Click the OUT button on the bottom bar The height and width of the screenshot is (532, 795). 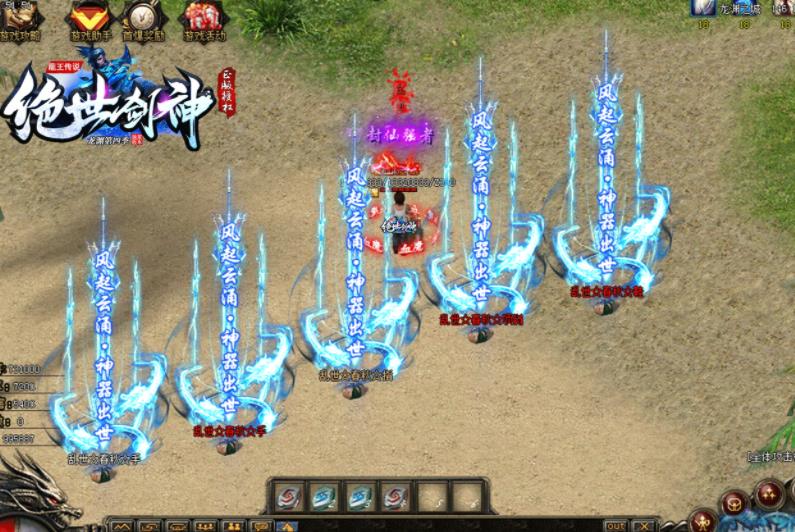click(616, 525)
